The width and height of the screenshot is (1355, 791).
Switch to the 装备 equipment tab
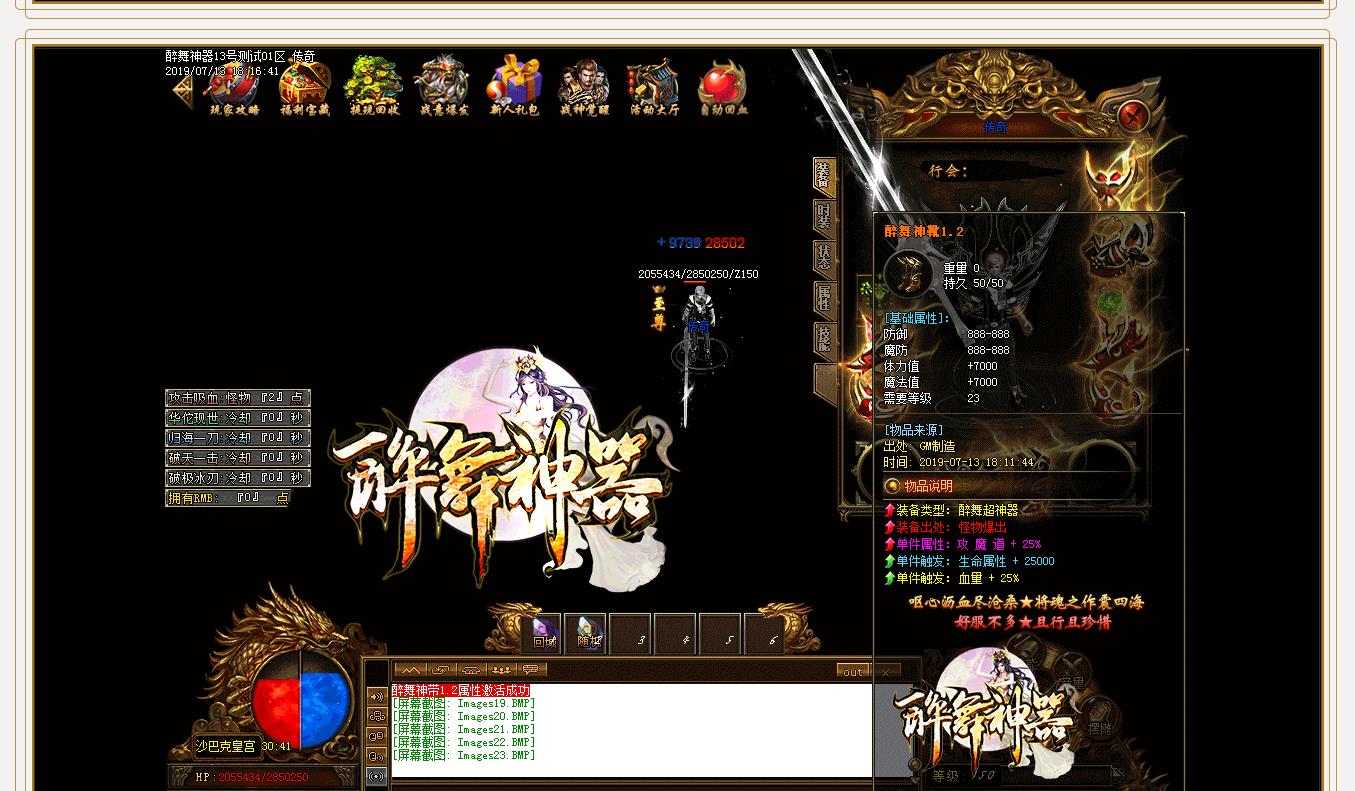[824, 177]
